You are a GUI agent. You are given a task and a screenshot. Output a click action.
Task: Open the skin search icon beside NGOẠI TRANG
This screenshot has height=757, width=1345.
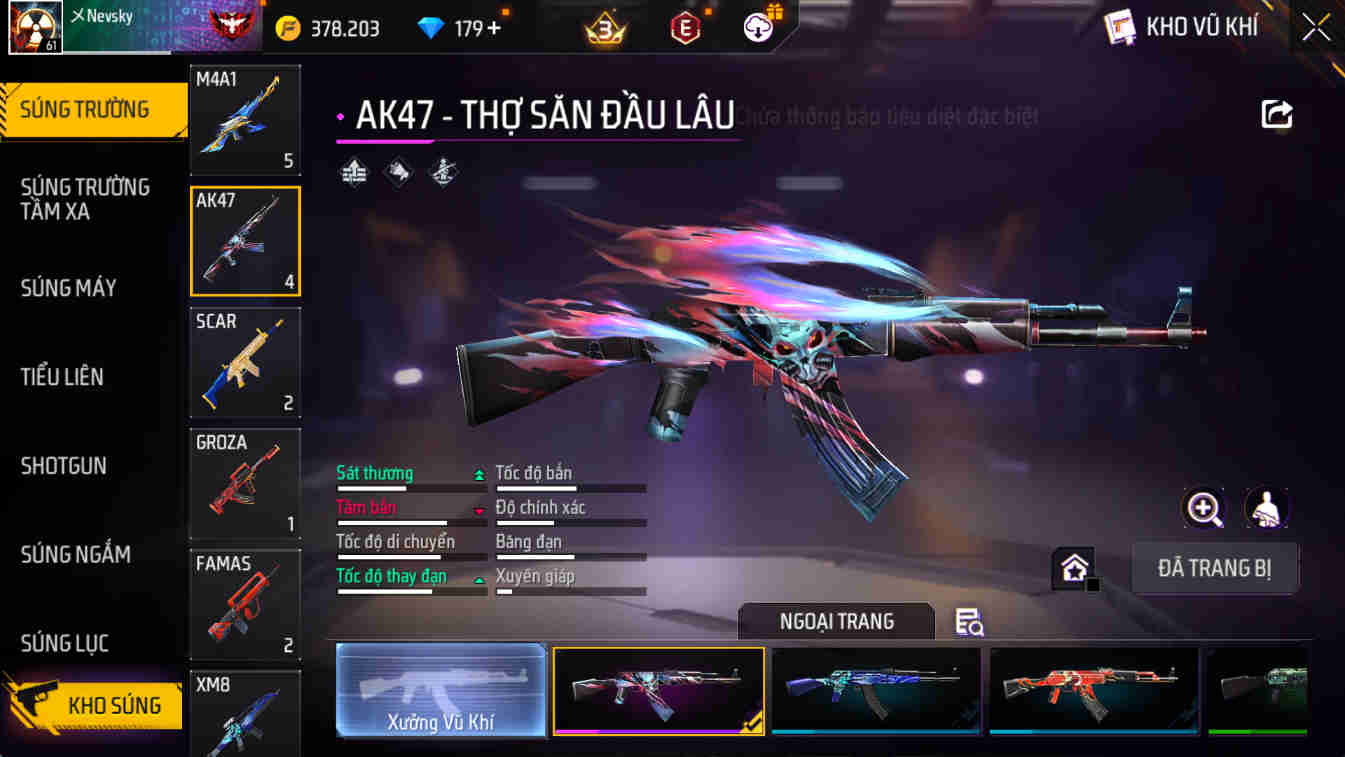coord(967,622)
